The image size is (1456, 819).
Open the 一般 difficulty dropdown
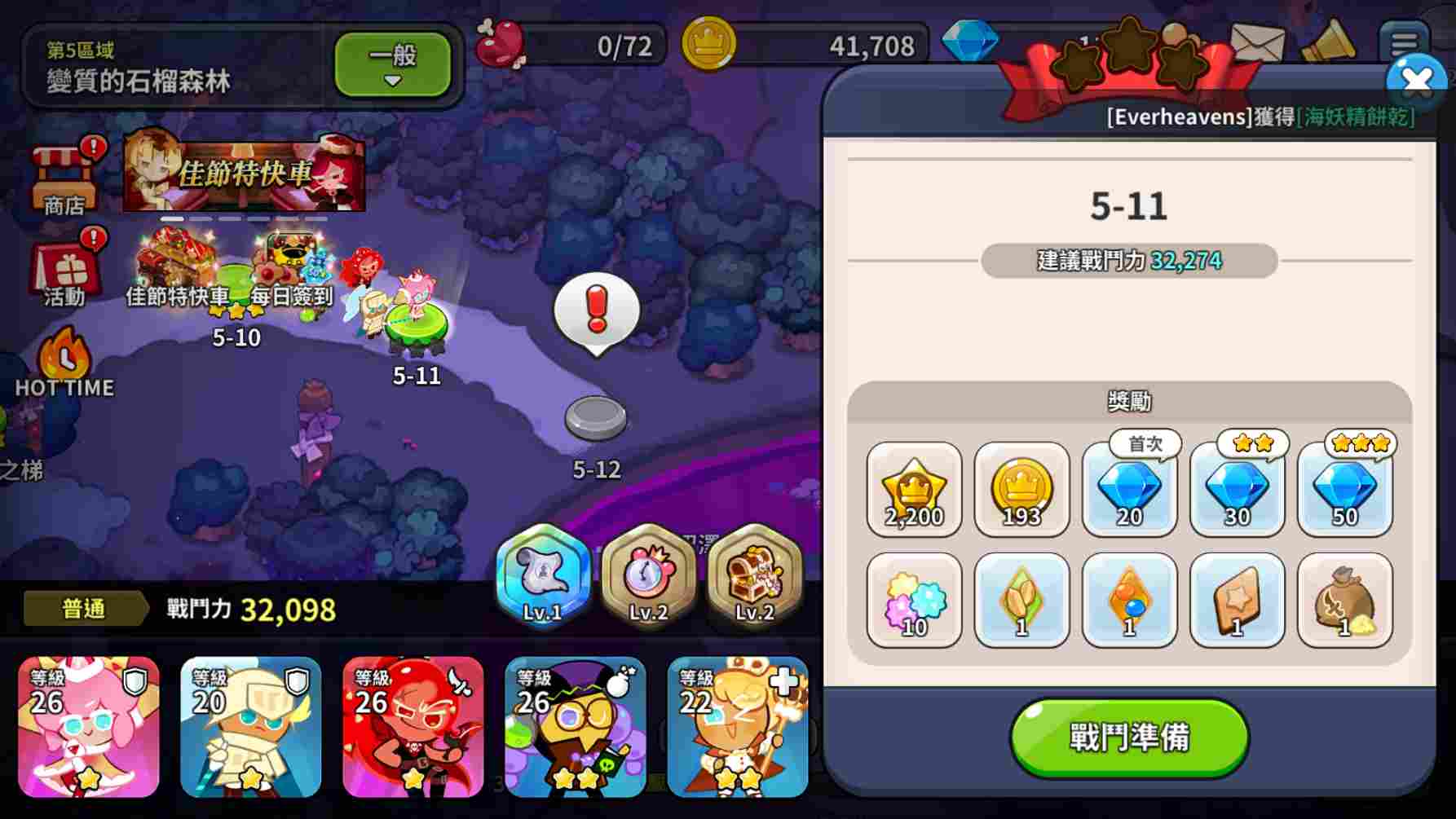click(392, 65)
